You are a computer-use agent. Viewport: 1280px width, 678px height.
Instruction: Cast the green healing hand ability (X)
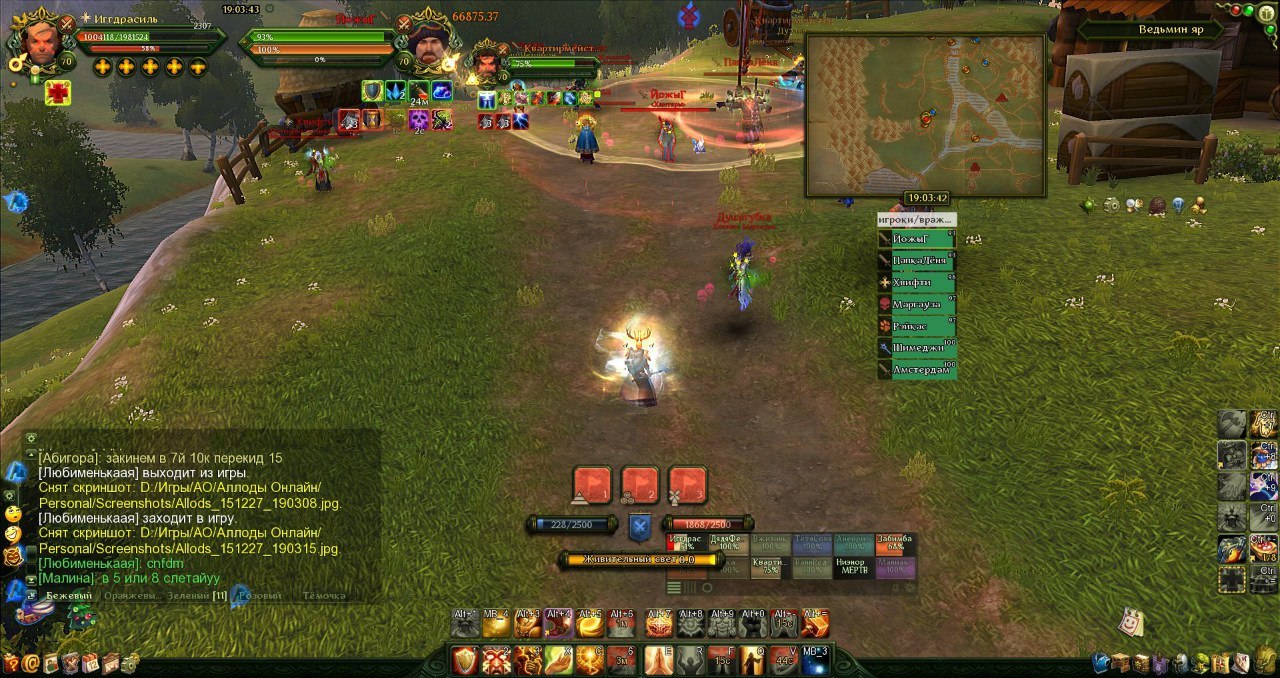559,661
